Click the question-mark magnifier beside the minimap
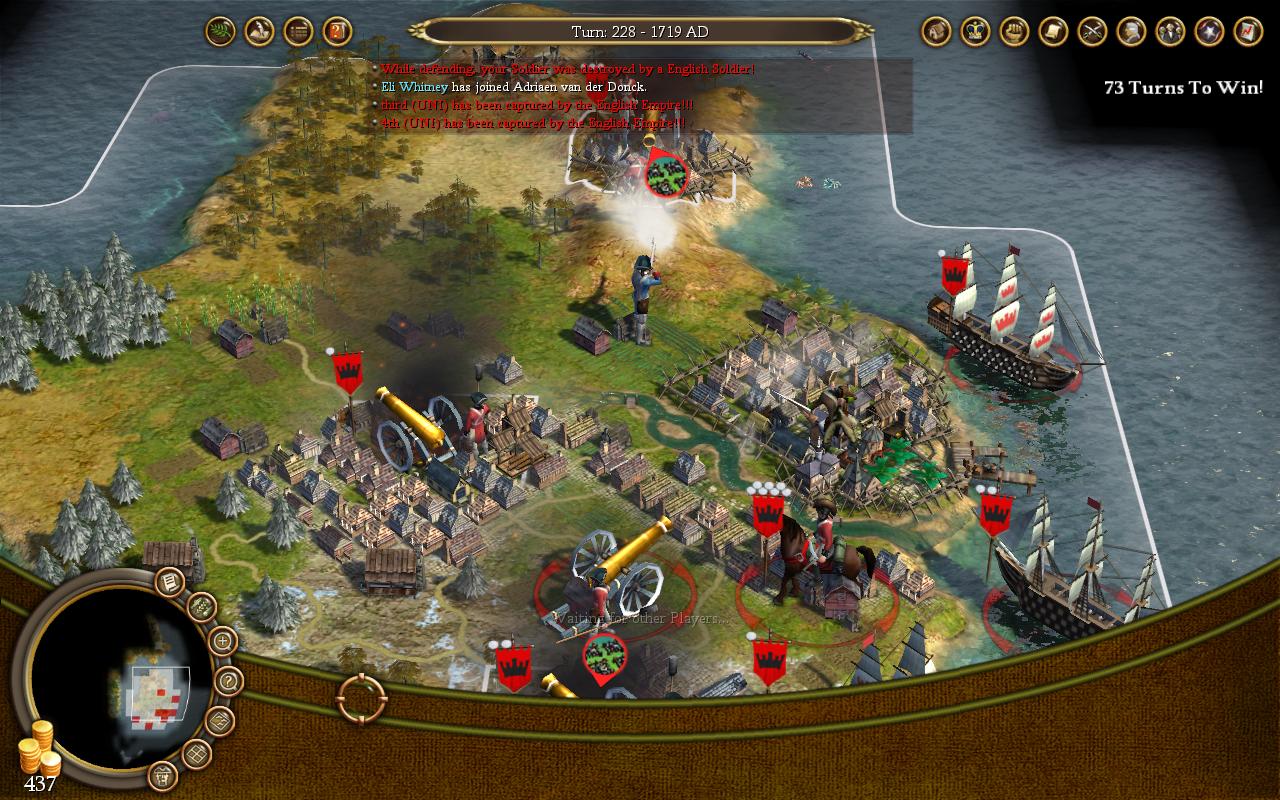 (229, 682)
